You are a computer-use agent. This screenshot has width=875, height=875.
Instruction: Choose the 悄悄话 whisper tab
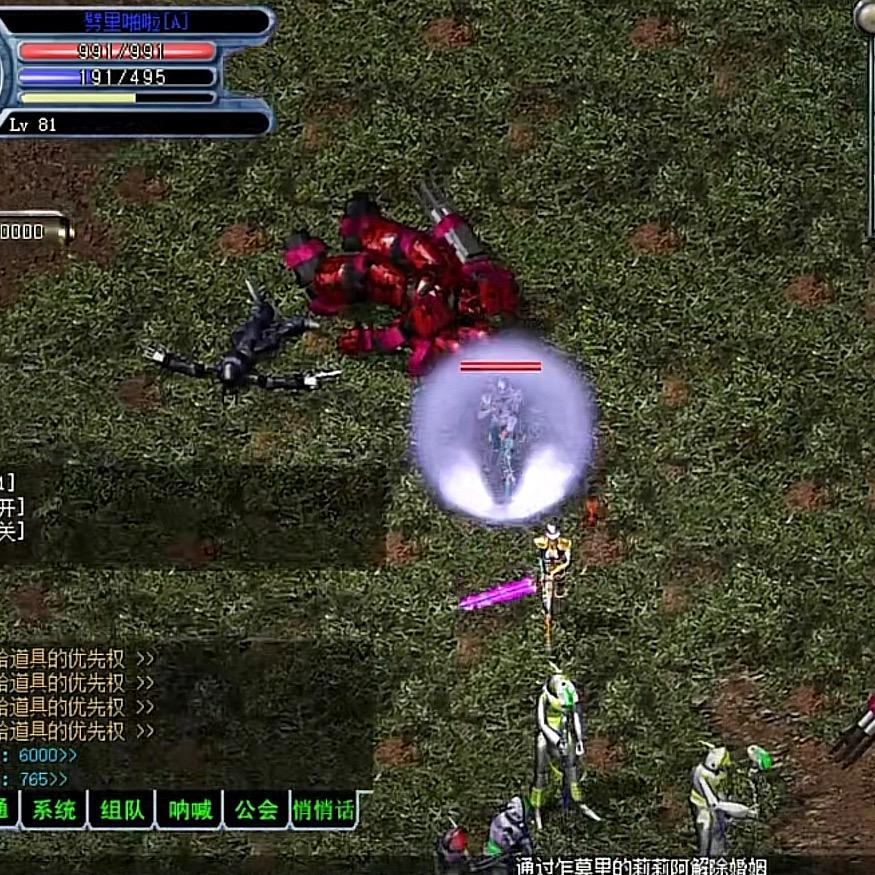[x=324, y=809]
